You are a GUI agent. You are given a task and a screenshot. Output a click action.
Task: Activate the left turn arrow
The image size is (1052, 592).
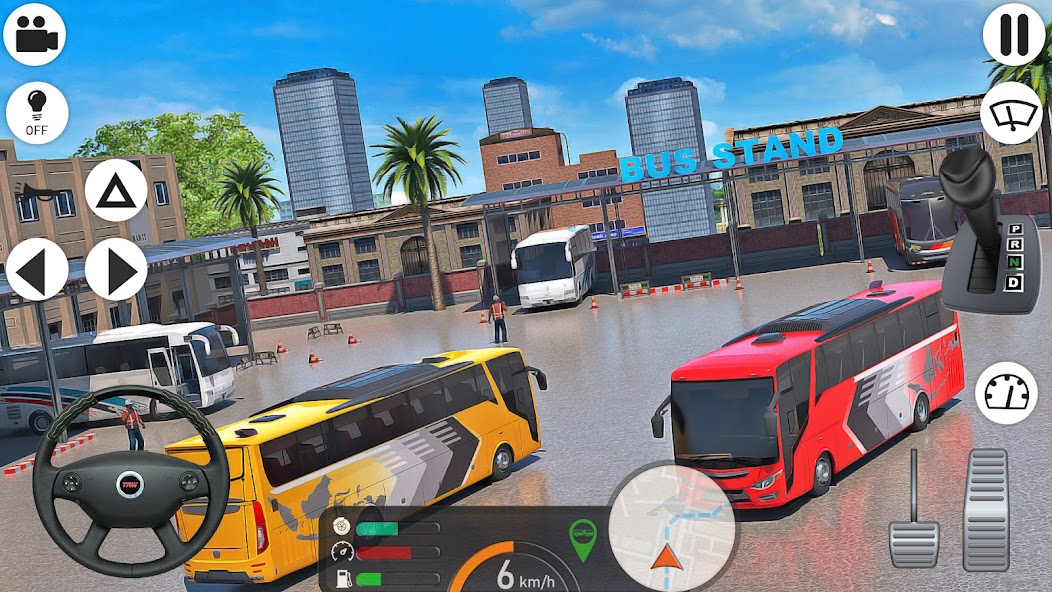37,269
